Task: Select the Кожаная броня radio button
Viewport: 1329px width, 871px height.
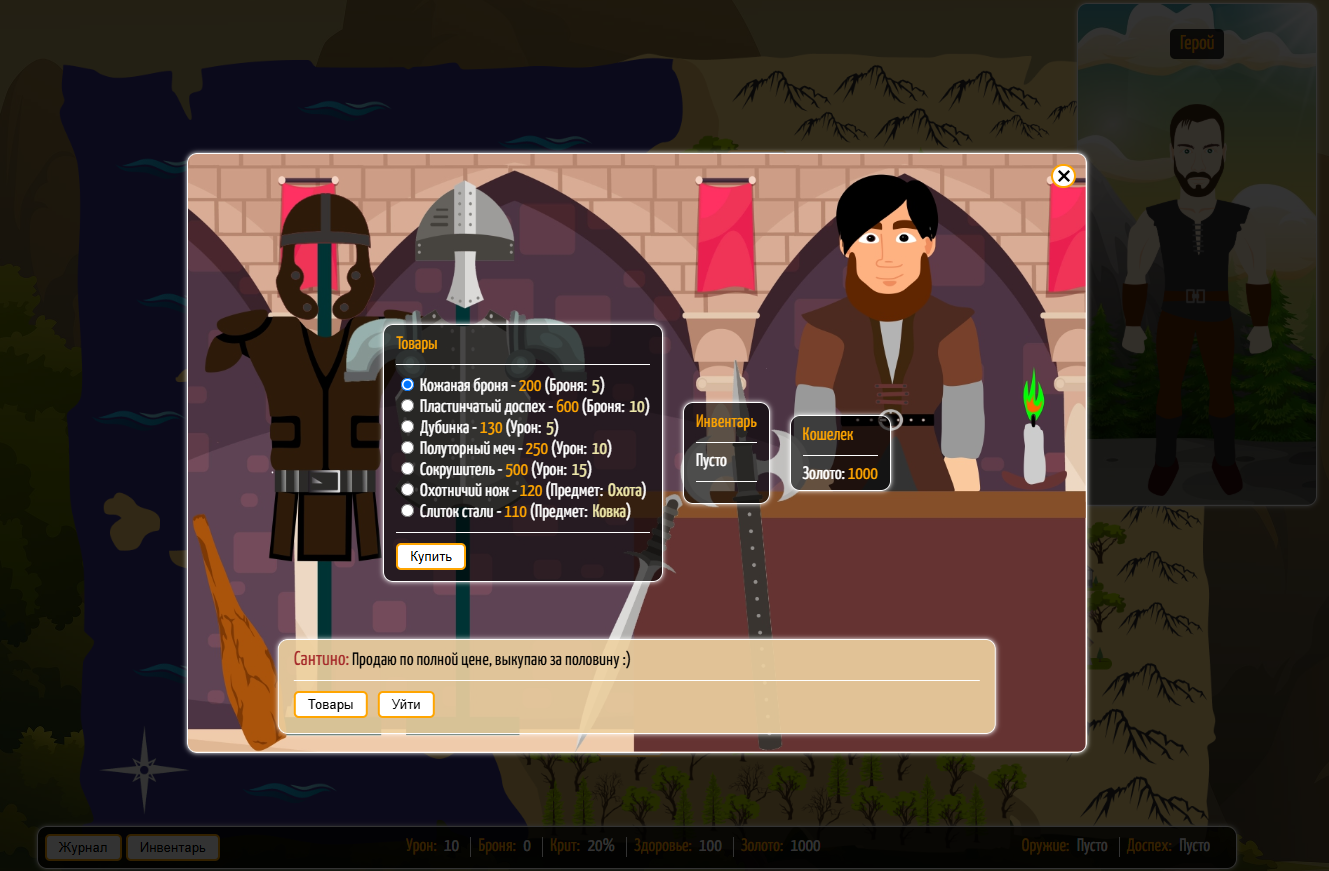Action: [x=407, y=384]
